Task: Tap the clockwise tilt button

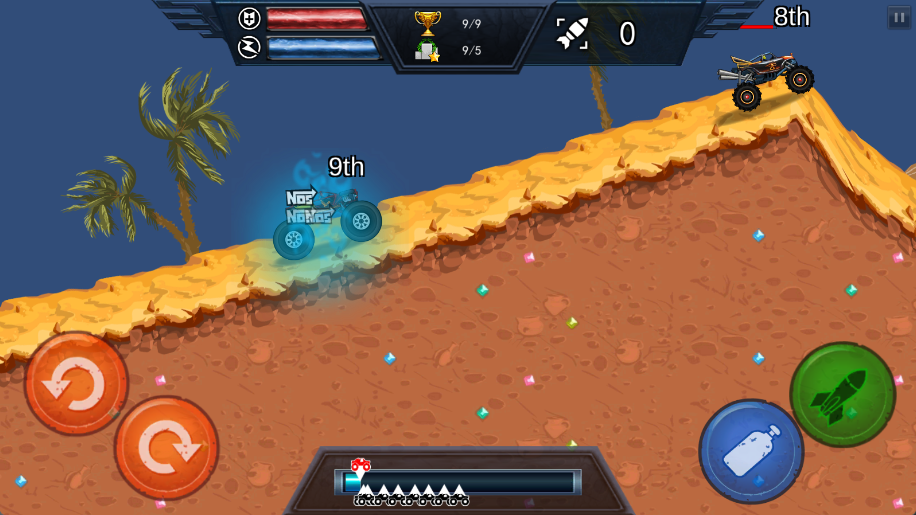Action: pyautogui.click(x=166, y=448)
